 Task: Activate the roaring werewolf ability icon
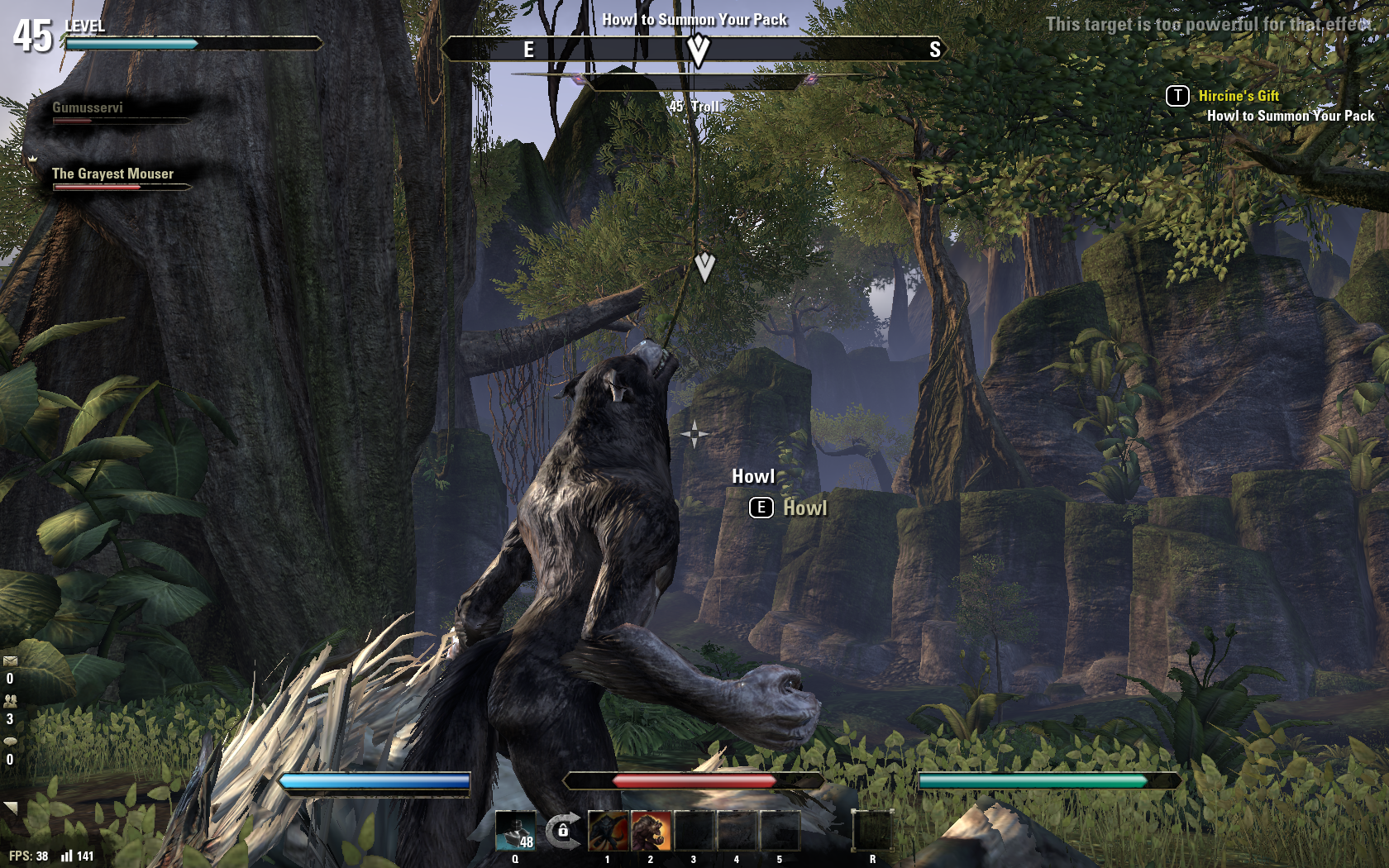[652, 831]
